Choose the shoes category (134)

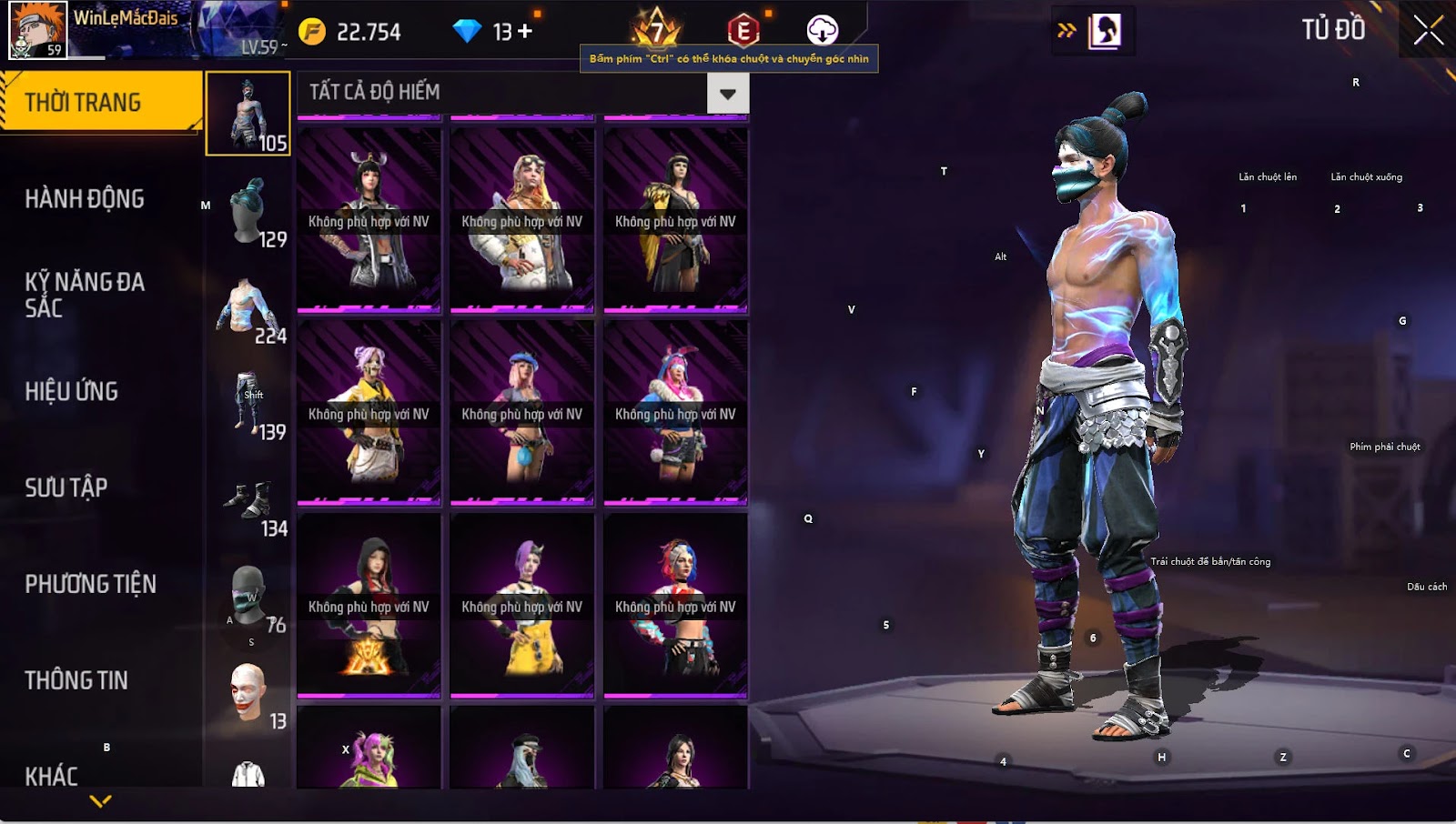click(x=248, y=502)
